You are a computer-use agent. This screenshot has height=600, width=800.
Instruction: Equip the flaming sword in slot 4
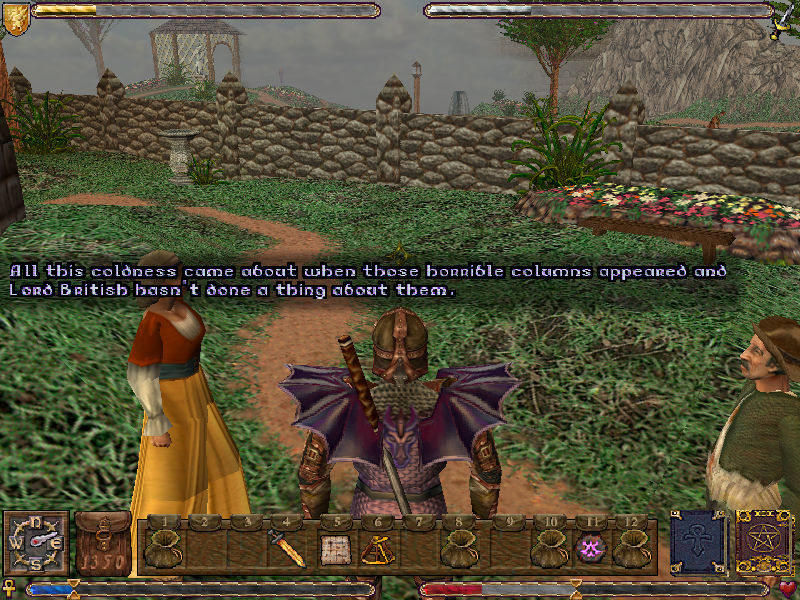point(286,548)
